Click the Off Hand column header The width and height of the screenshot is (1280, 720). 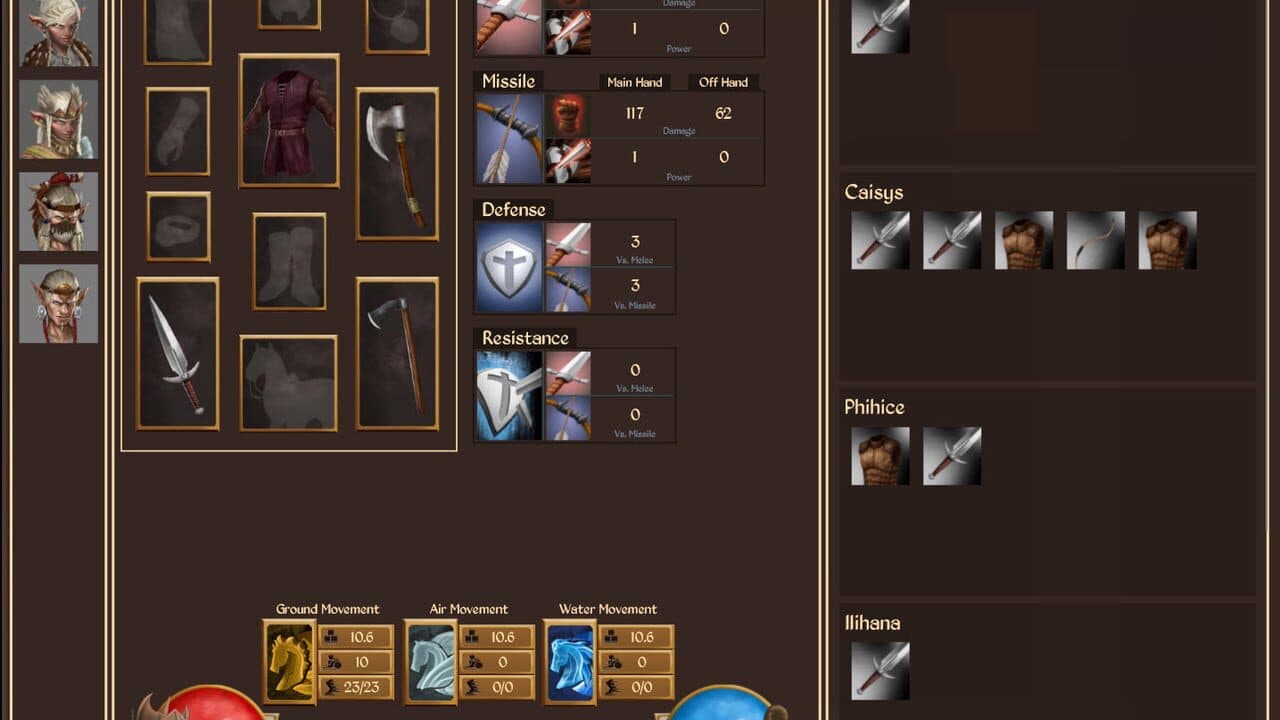[723, 82]
